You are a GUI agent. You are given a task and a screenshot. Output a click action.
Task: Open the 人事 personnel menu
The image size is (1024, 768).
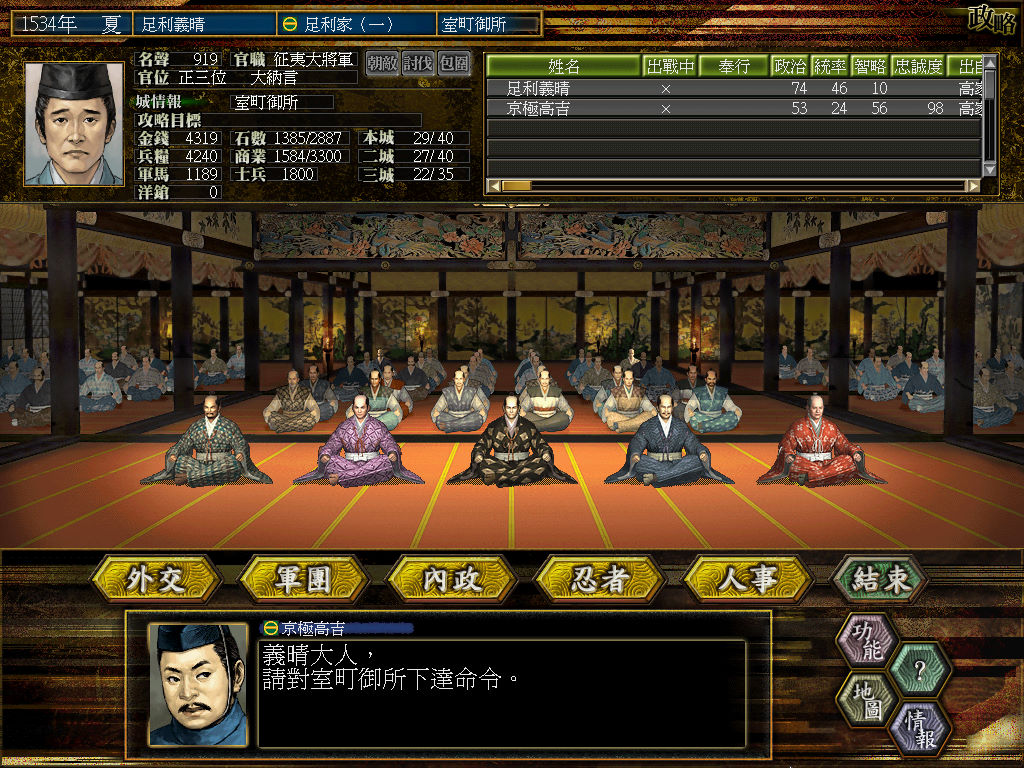pyautogui.click(x=748, y=579)
